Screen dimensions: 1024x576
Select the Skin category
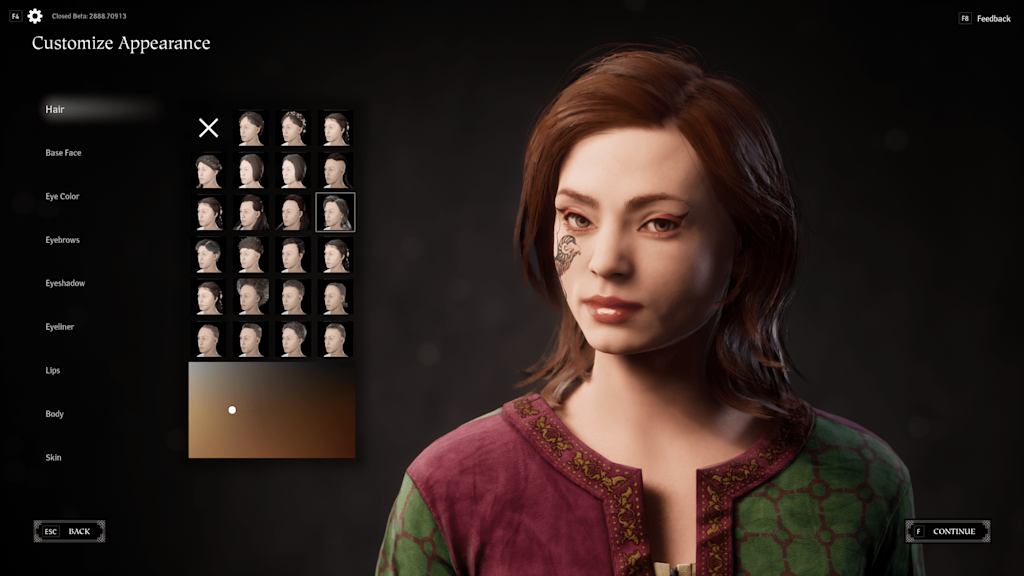tap(53, 458)
